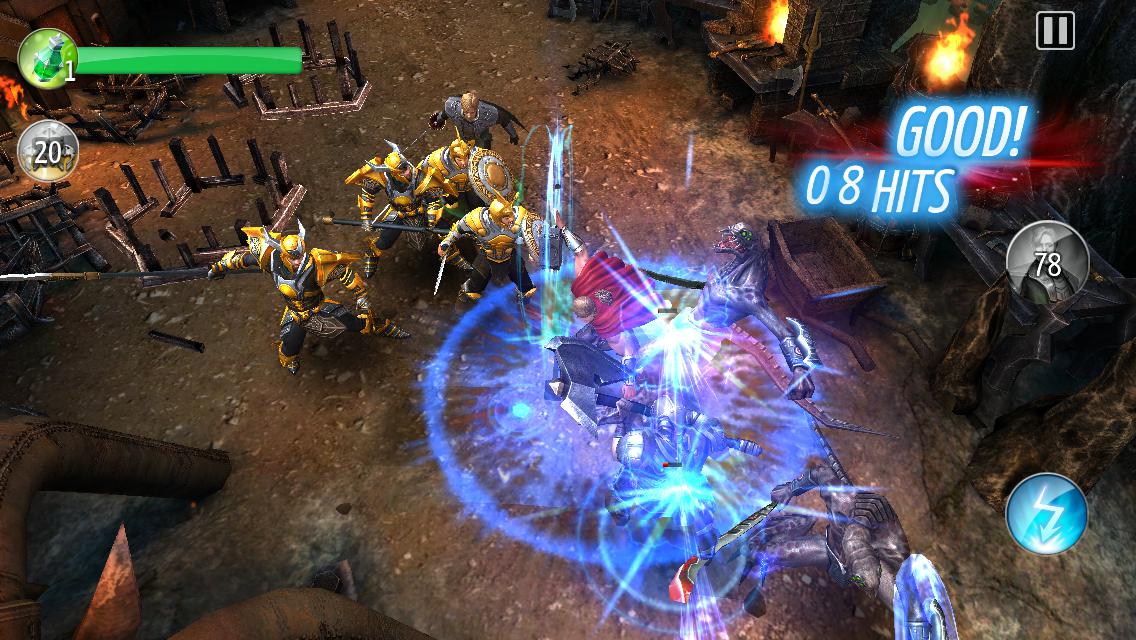
Task: Tap the silver helmet icon showing 20
Action: click(x=47, y=152)
